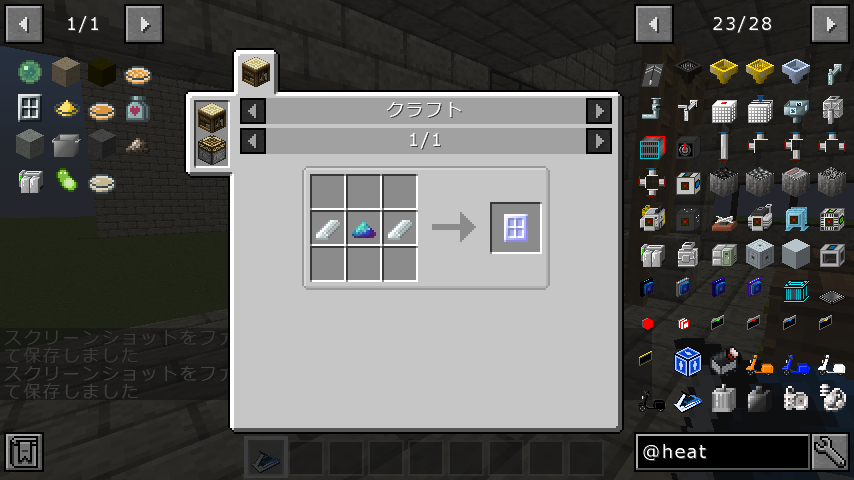This screenshot has width=854, height=480.
Task: Advance to next recipe page
Action: [x=598, y=141]
